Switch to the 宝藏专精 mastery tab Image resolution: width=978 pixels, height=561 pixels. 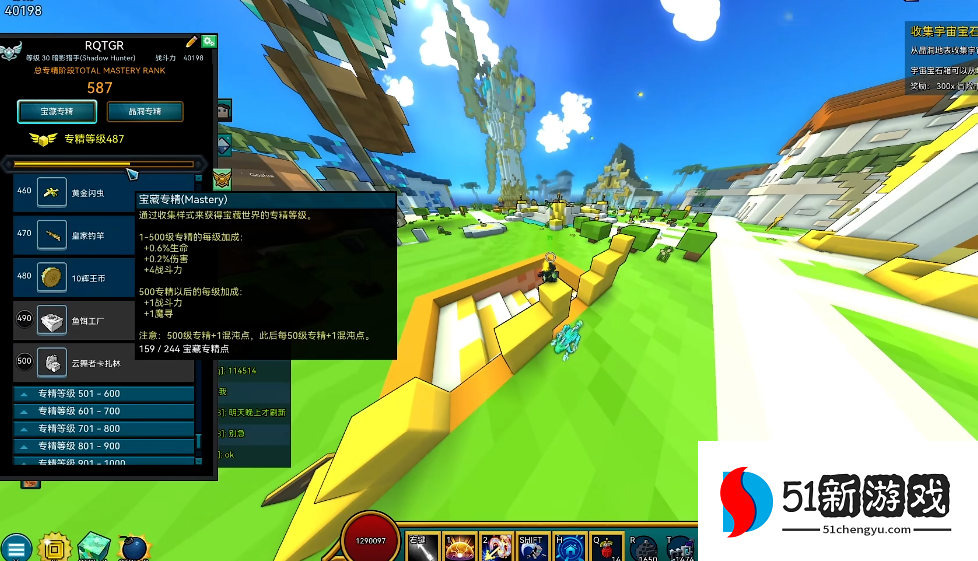click(x=56, y=111)
